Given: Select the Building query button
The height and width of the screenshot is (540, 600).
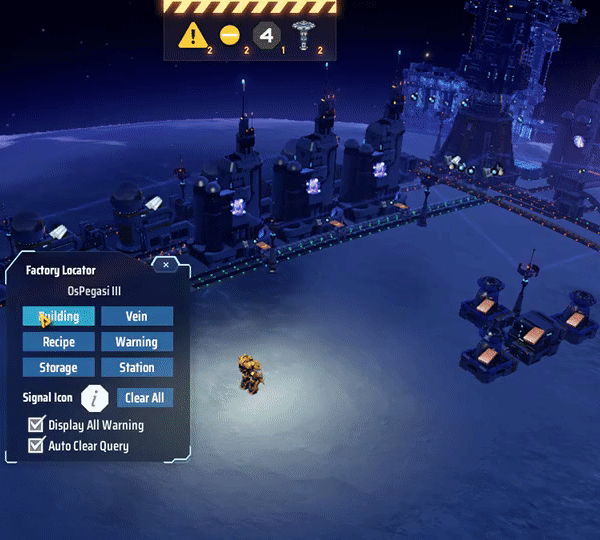Looking at the screenshot, I should click(59, 316).
